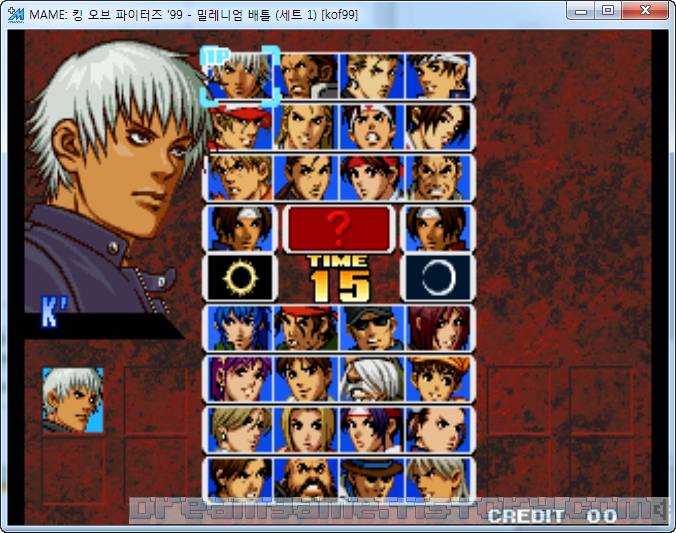The height and width of the screenshot is (533, 676).
Task: Select the crescent moon emblem tile
Action: pyautogui.click(x=438, y=279)
